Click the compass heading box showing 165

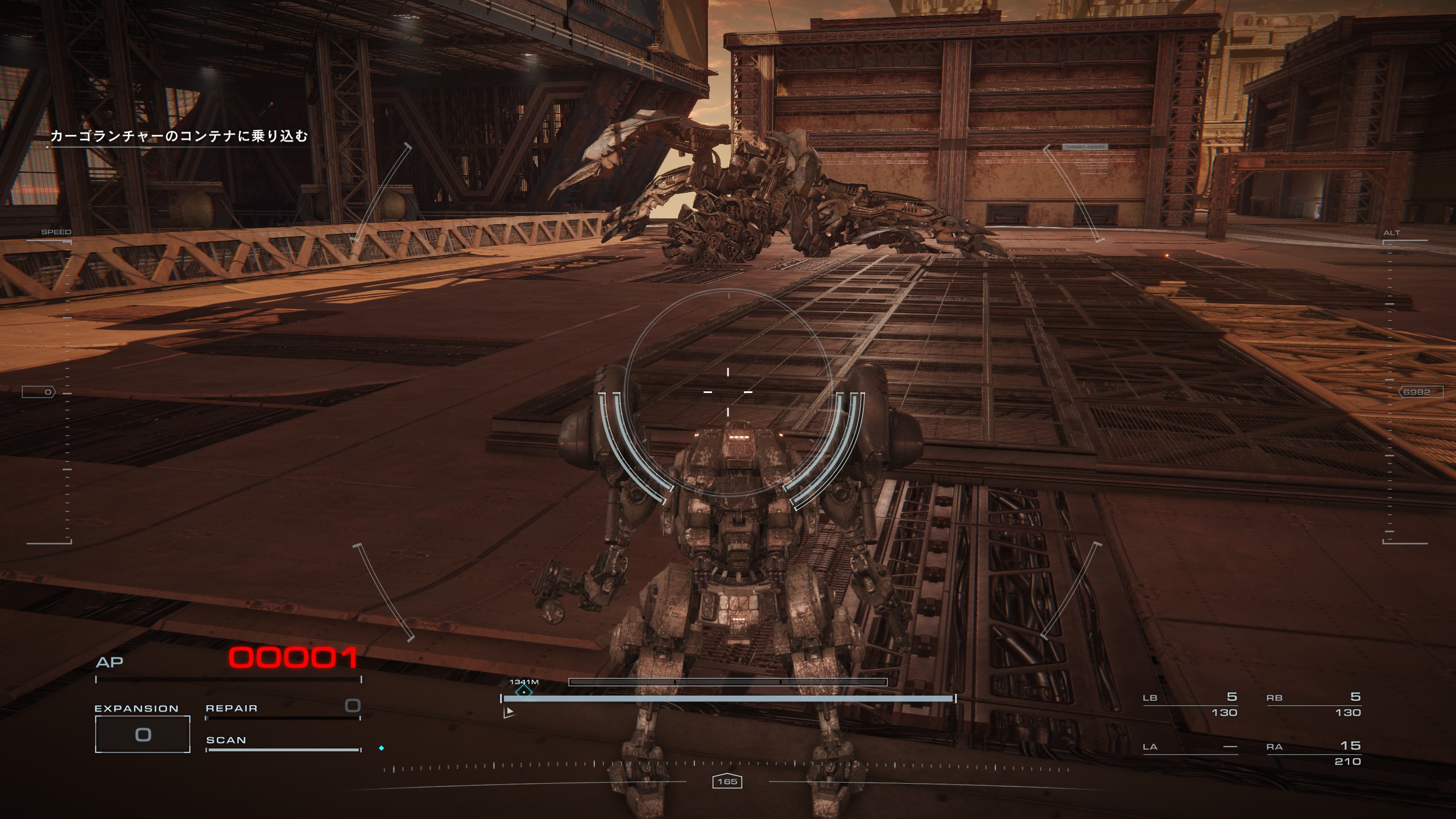(727, 781)
